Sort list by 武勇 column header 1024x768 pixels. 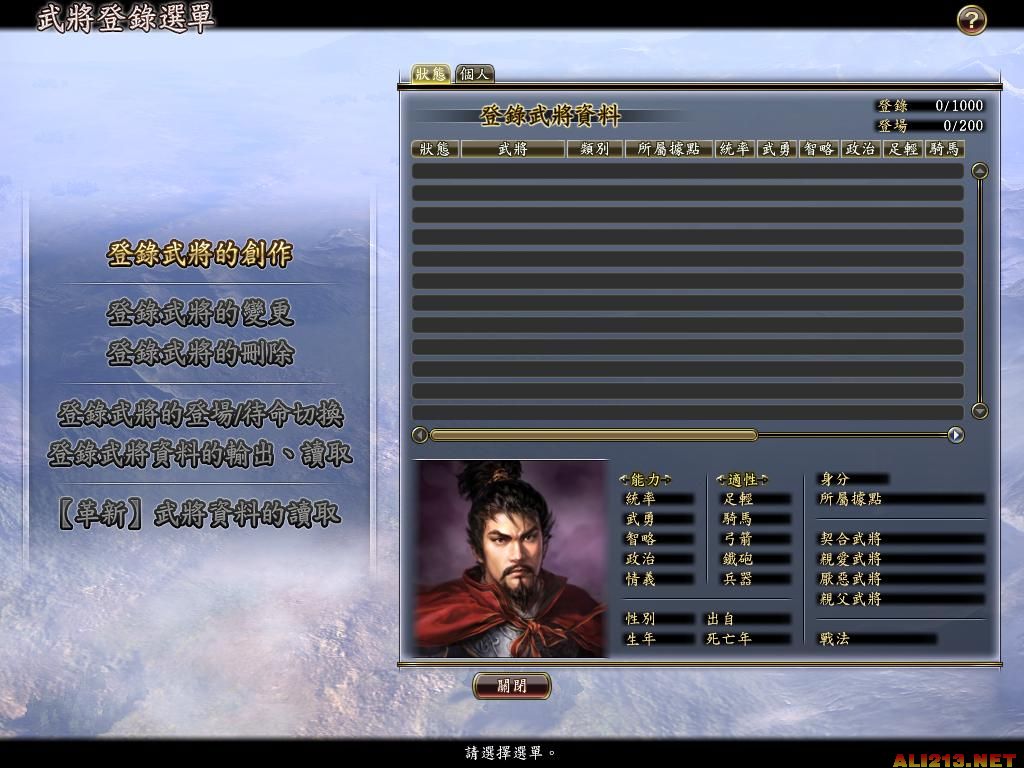point(777,149)
